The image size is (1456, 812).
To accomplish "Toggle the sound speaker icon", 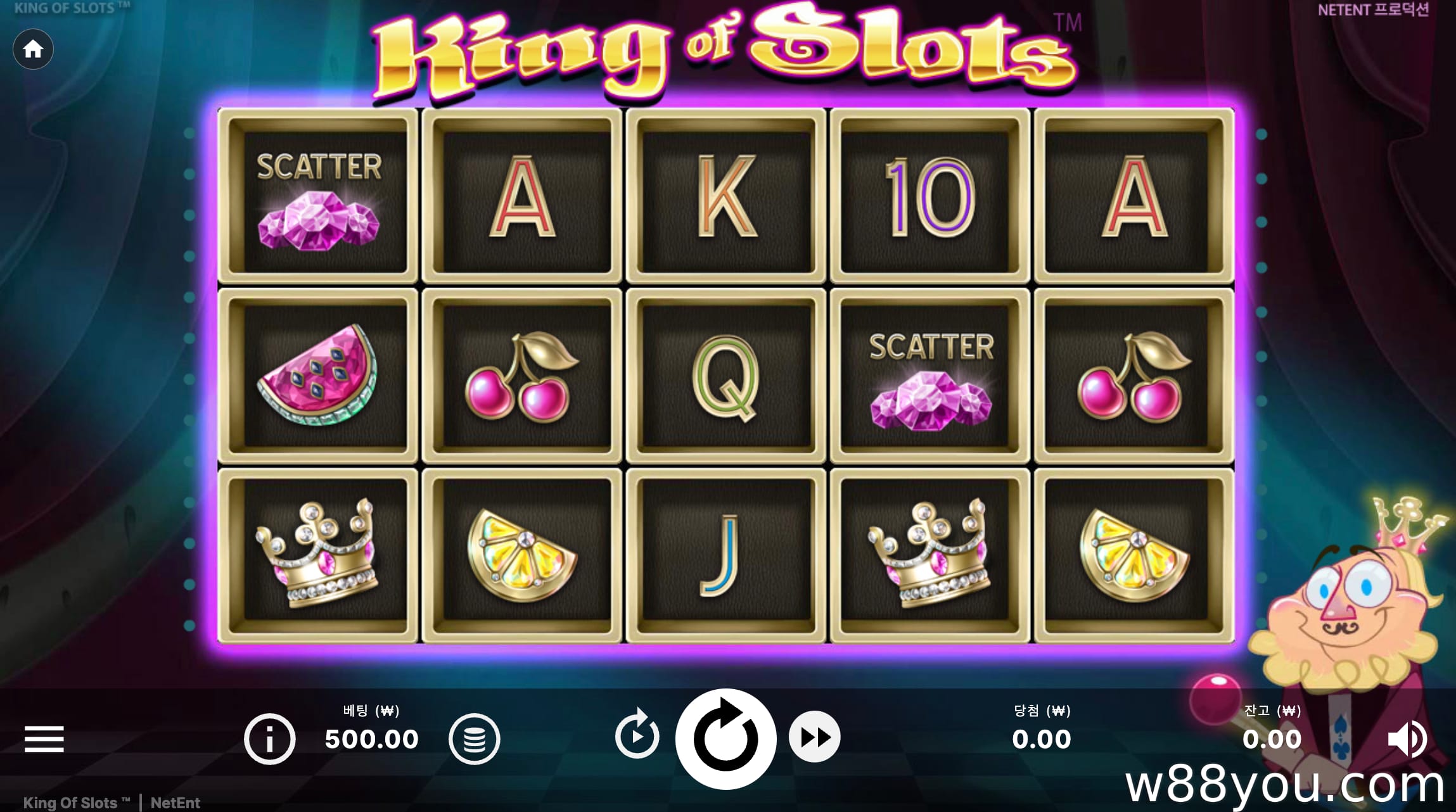I will 1406,739.
